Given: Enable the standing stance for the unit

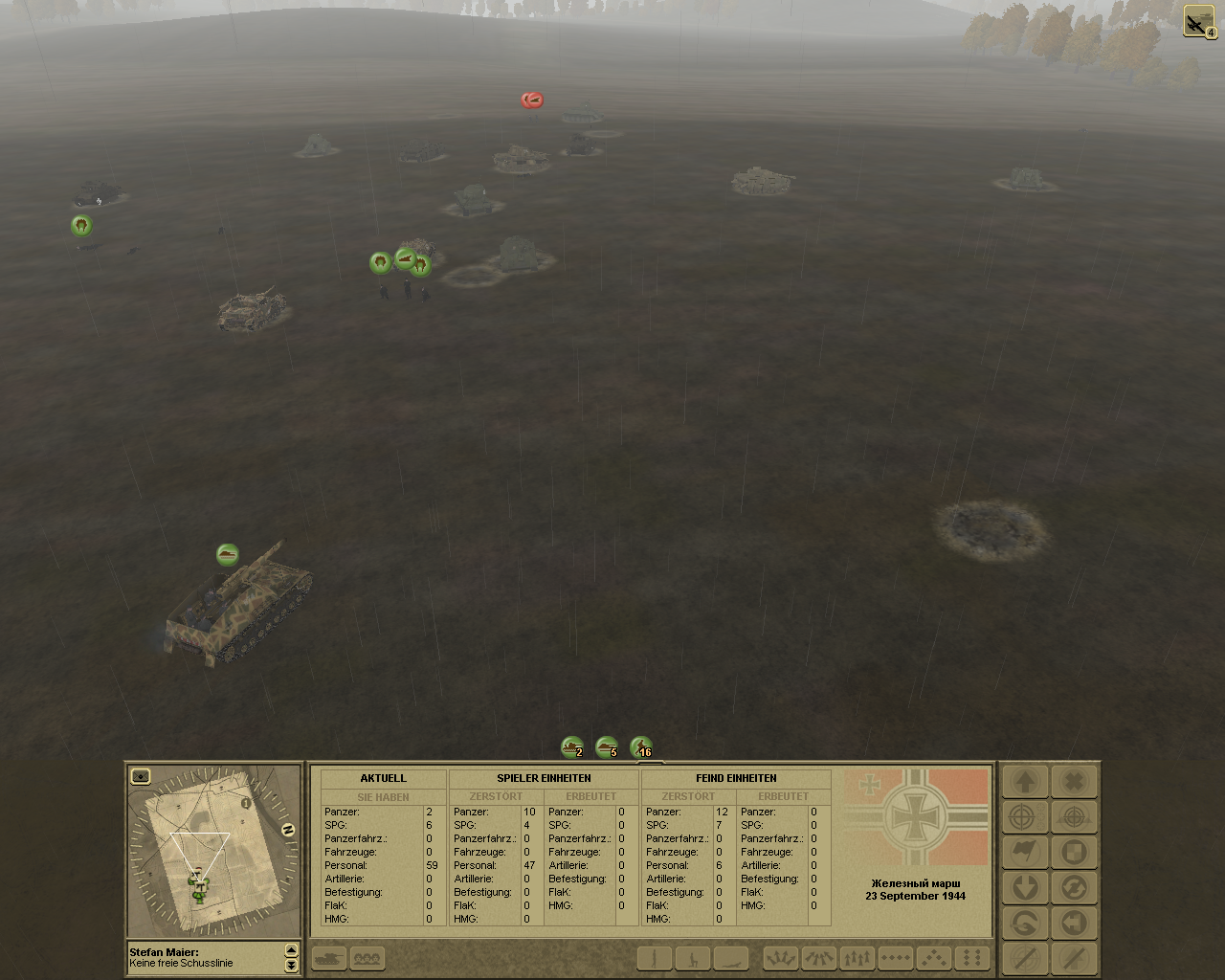Looking at the screenshot, I should point(654,958).
